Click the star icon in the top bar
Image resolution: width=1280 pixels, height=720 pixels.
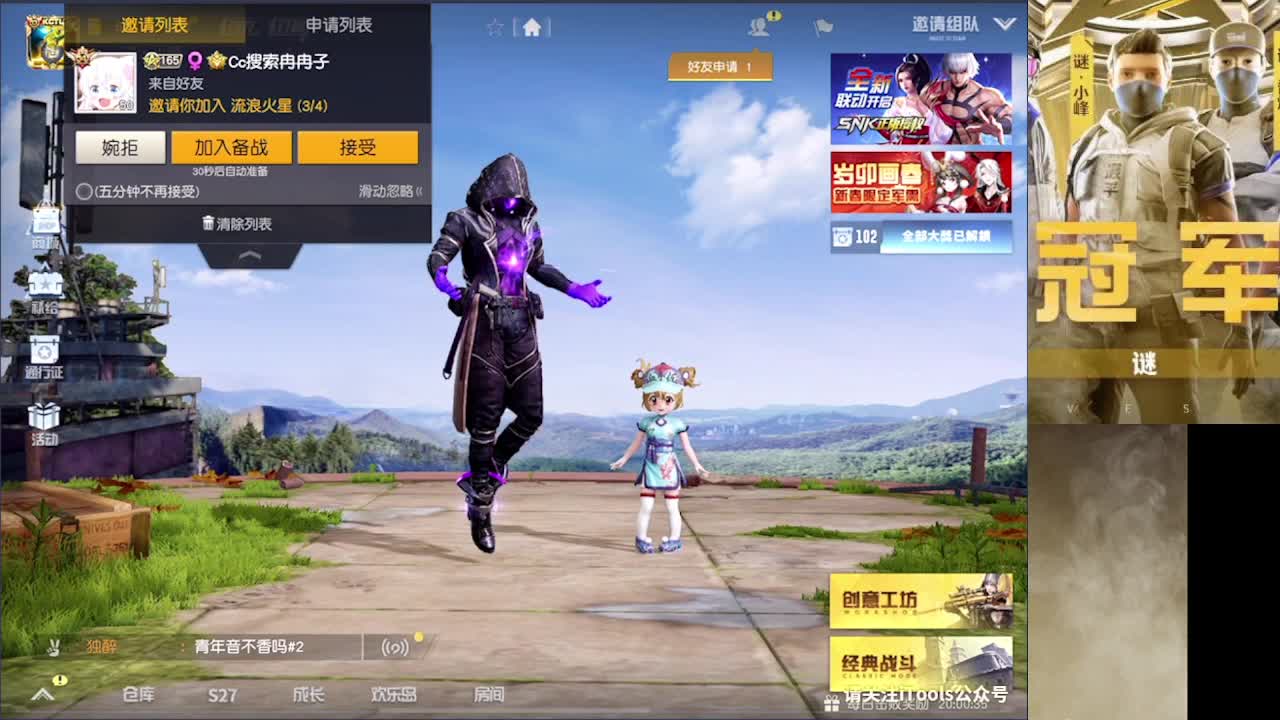496,28
